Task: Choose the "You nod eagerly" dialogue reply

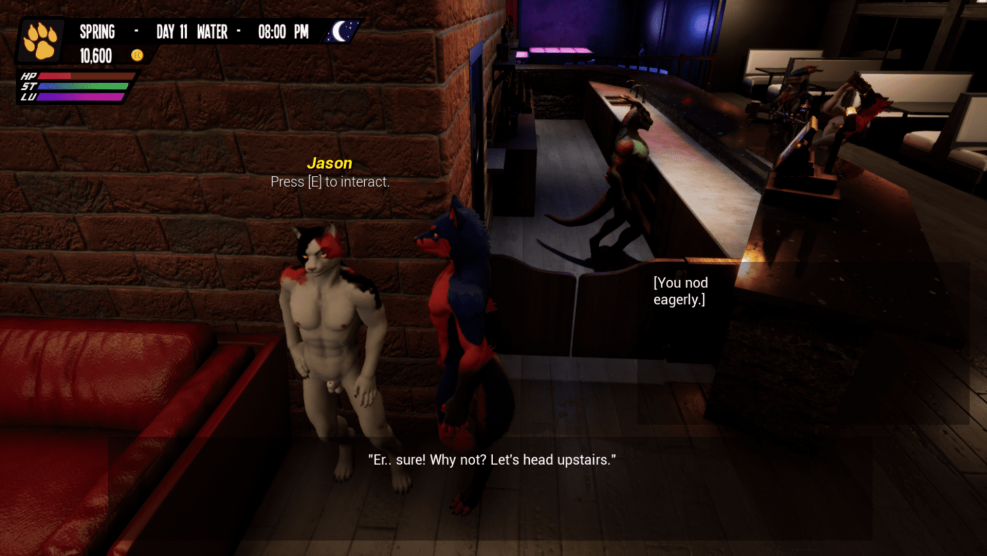Action: coord(680,291)
